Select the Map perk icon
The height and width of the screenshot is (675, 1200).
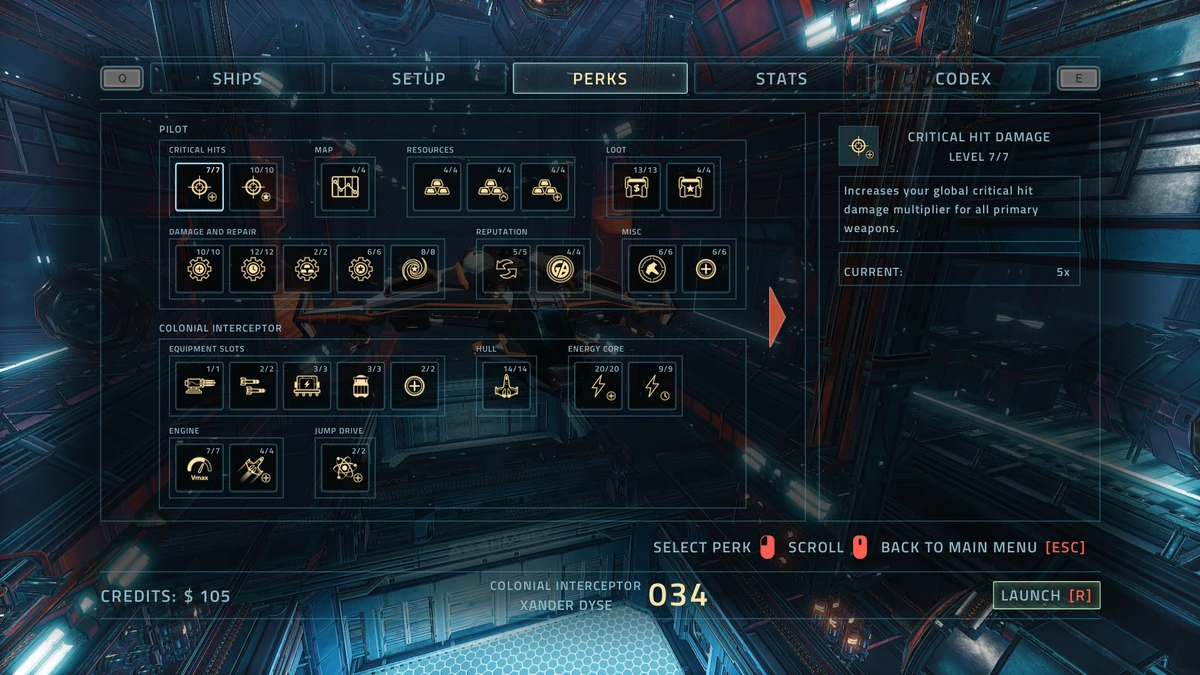[345, 187]
